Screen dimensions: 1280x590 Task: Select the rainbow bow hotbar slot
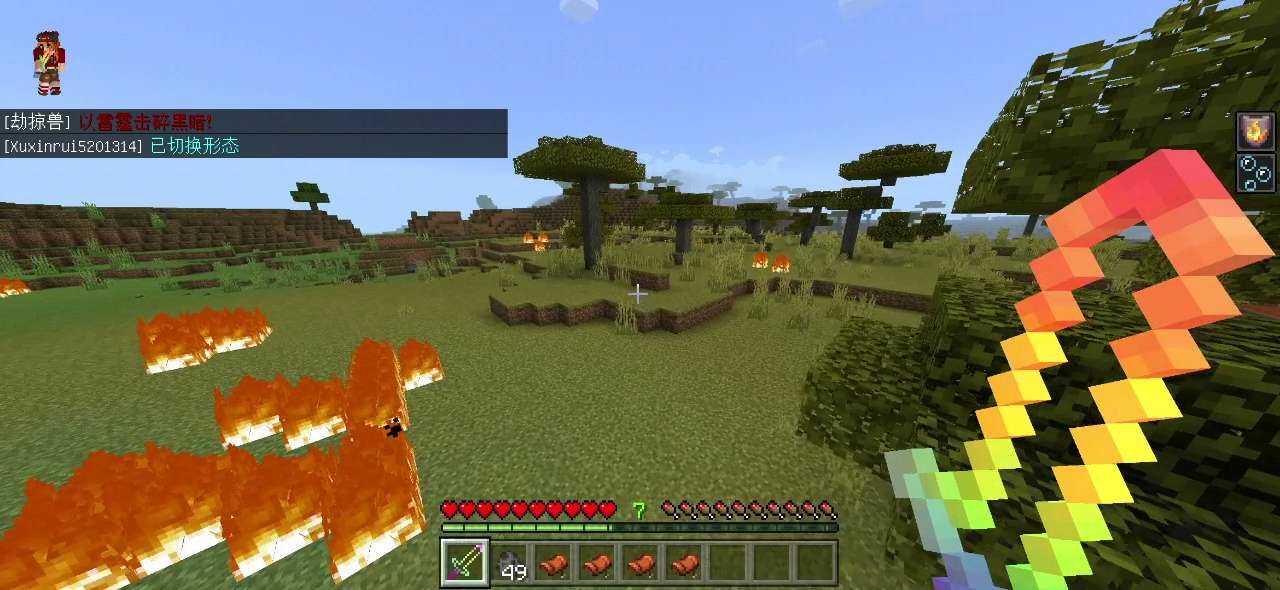[464, 563]
